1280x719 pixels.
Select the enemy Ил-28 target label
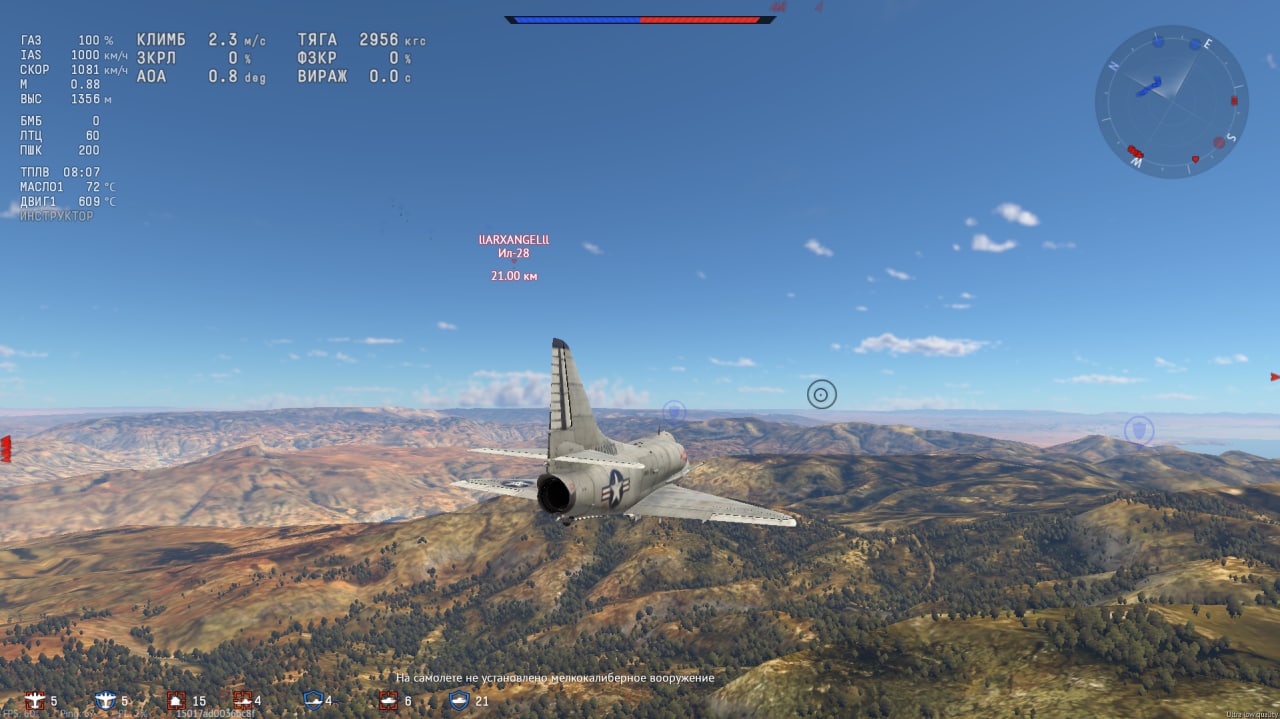tap(514, 253)
